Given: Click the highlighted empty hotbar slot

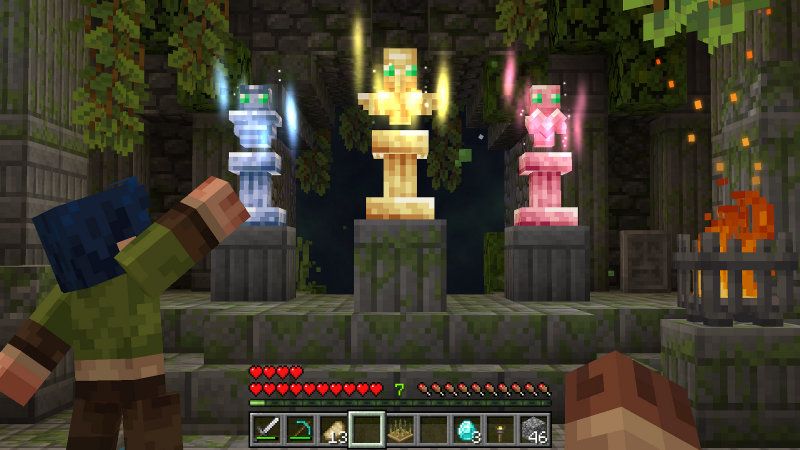Looking at the screenshot, I should [x=367, y=430].
